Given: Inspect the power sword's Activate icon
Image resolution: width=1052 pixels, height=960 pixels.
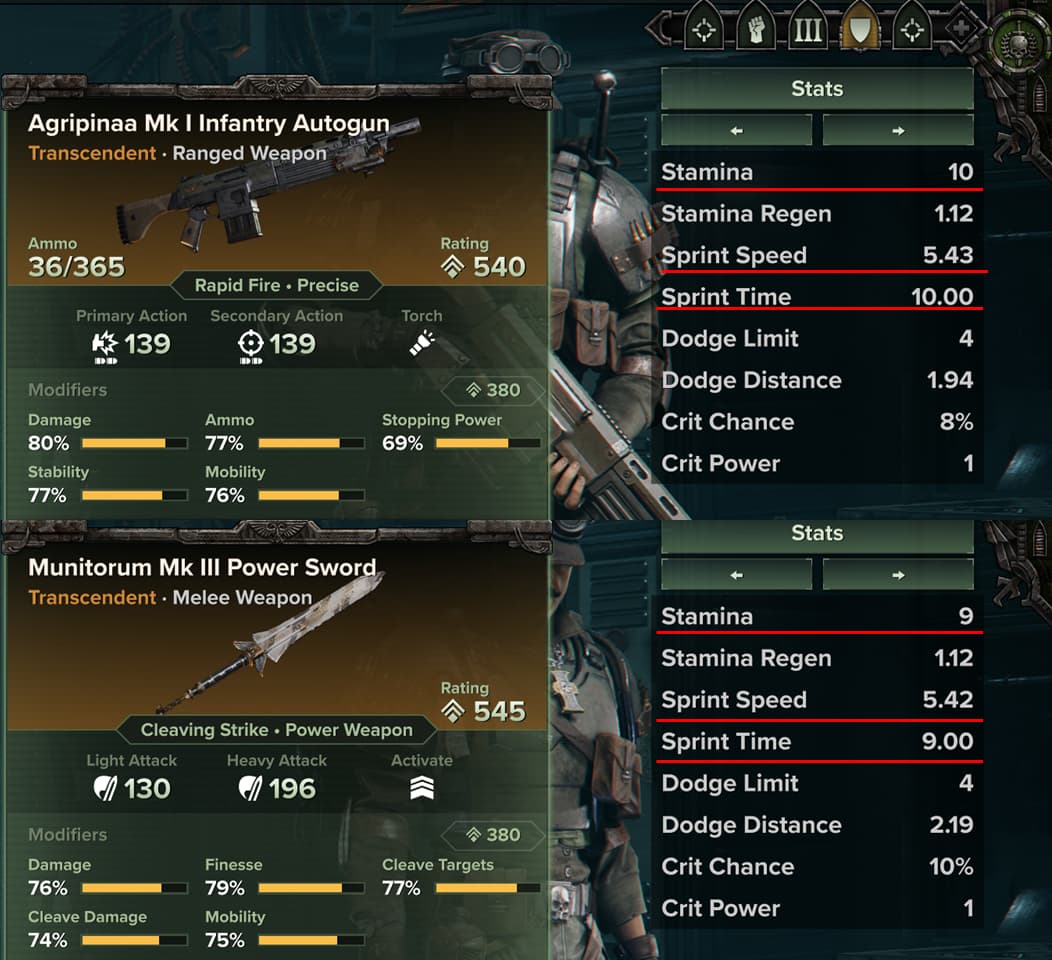Looking at the screenshot, I should [x=421, y=789].
